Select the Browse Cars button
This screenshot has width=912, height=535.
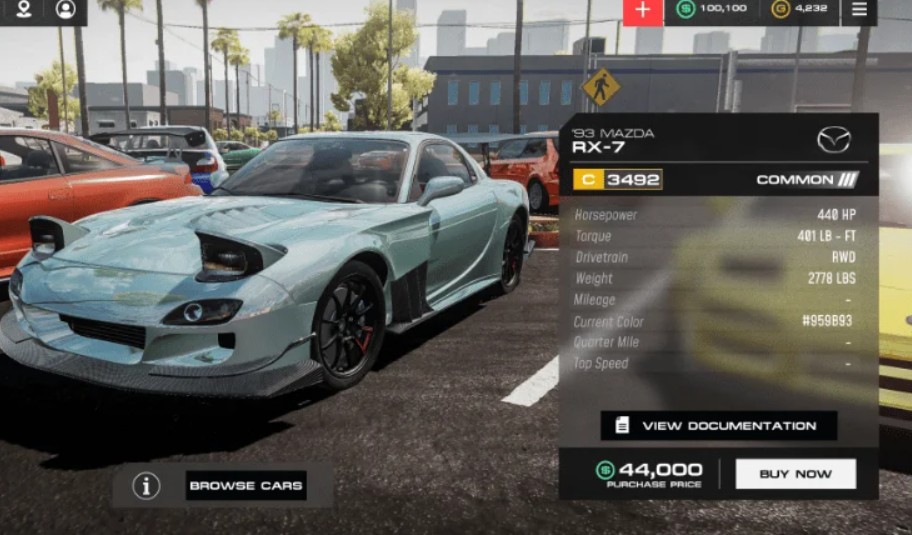click(x=246, y=486)
